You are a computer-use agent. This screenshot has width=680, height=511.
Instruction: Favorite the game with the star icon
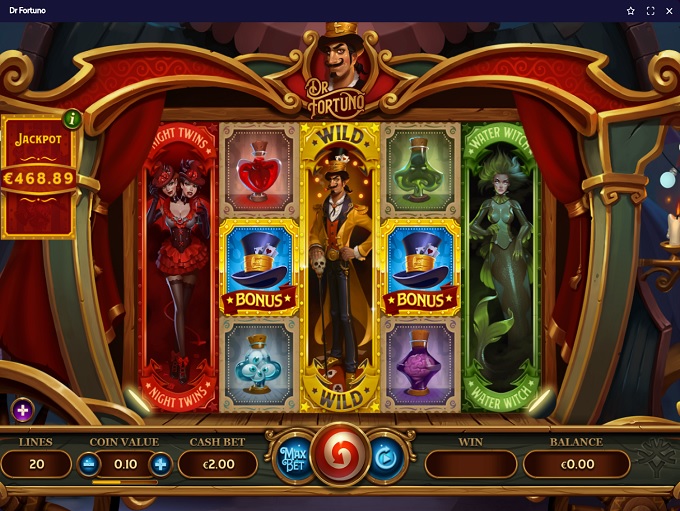click(x=631, y=11)
